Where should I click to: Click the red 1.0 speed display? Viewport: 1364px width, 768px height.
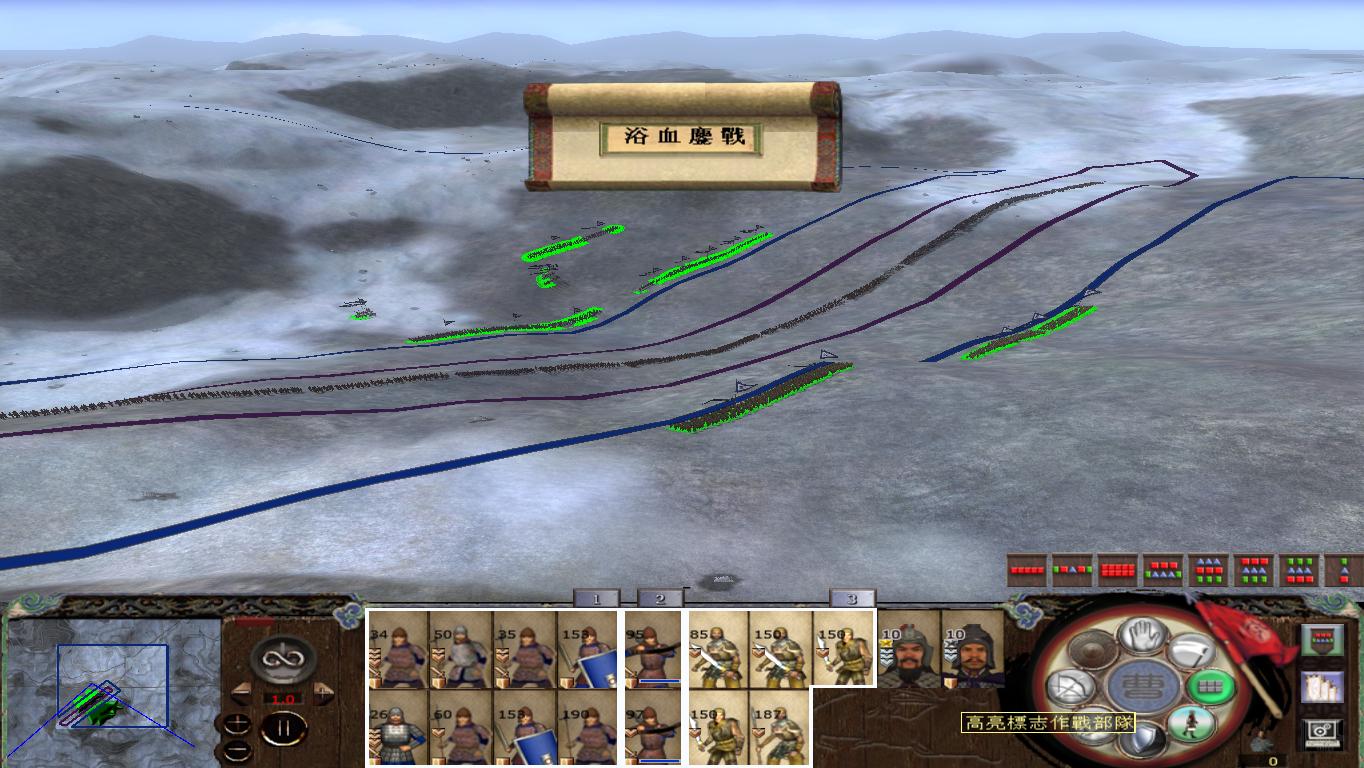coord(284,698)
